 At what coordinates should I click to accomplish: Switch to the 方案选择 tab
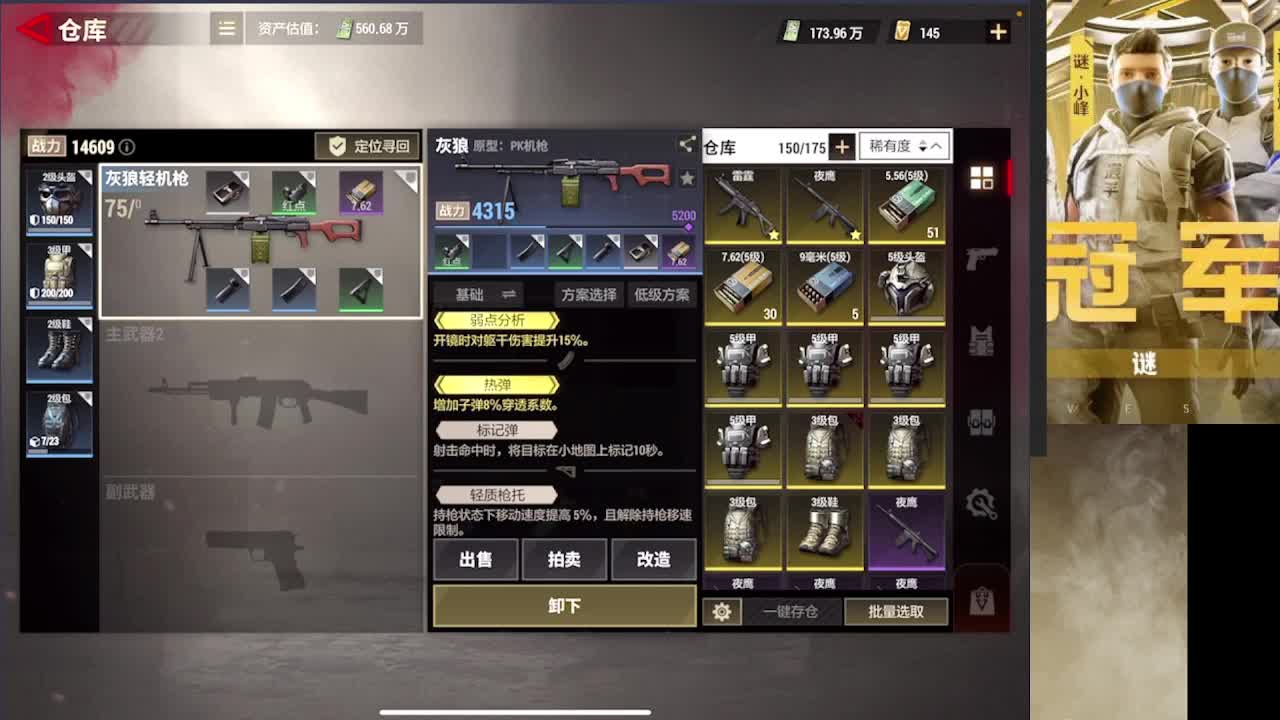589,294
